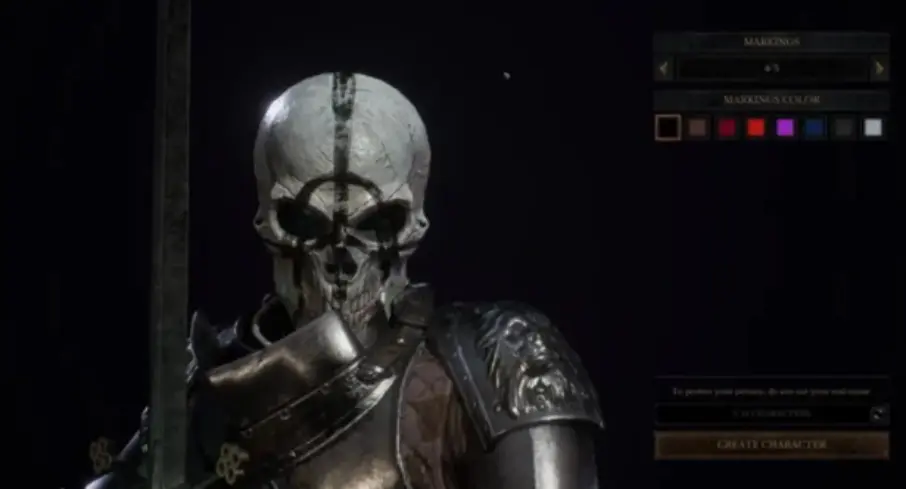The image size is (906, 489).
Task: Choose the white markings color swatch
Action: pos(873,127)
